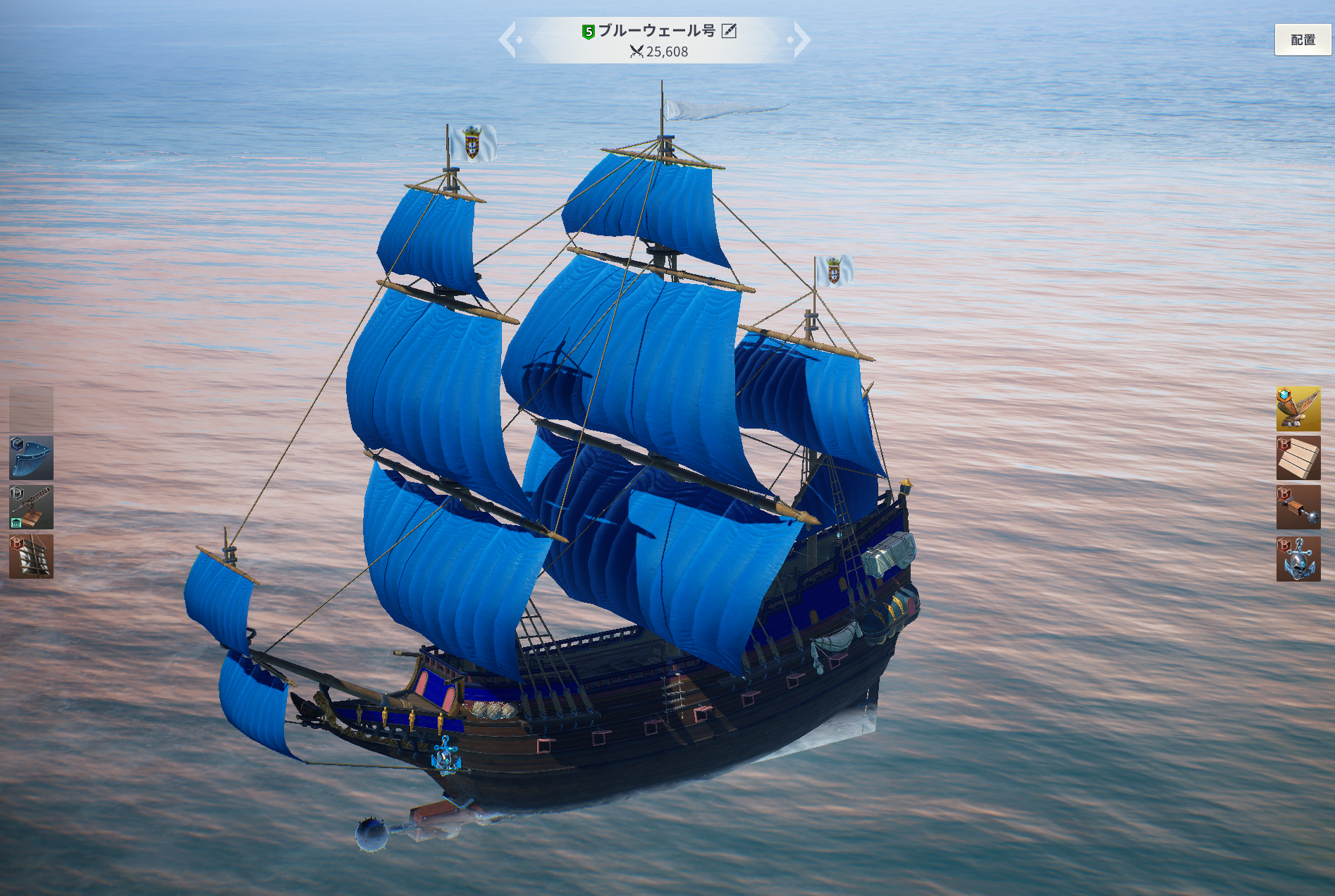
Task: Select the grey batten sail equipment slot
Action: pyautogui.click(x=31, y=556)
